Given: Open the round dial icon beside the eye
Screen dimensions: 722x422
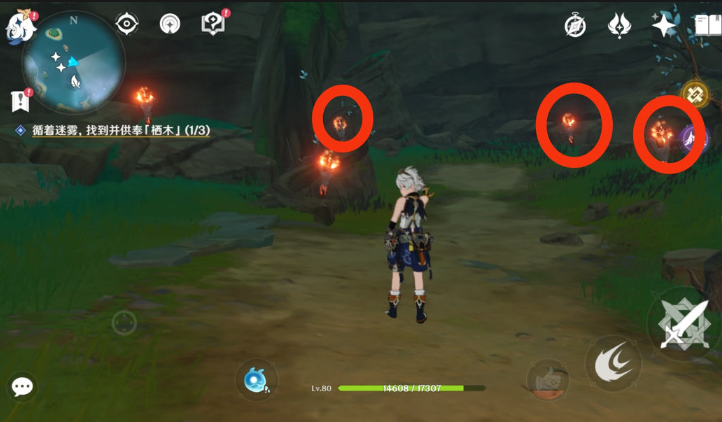Looking at the screenshot, I should click(169, 24).
